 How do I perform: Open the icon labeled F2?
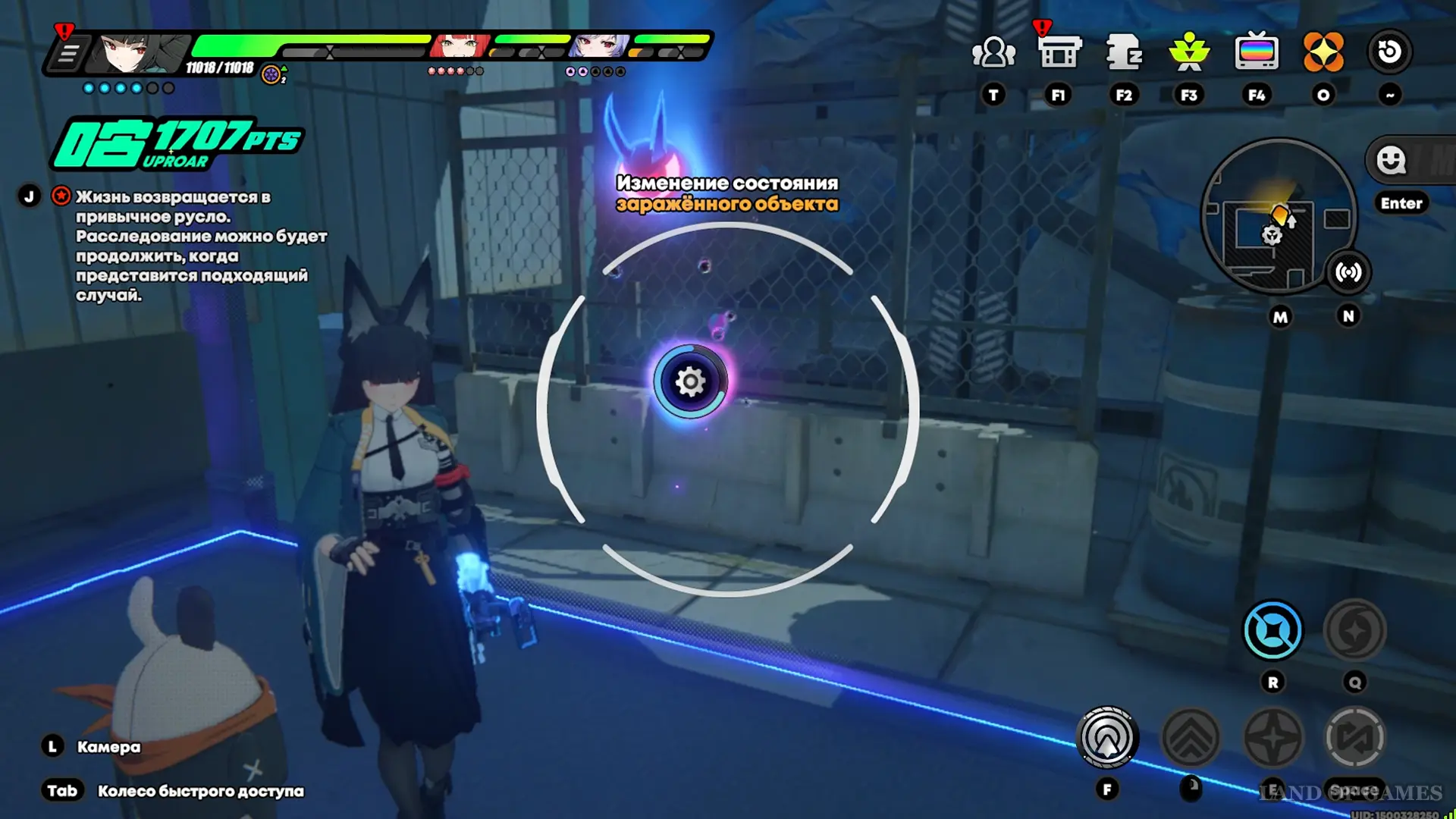(1124, 53)
